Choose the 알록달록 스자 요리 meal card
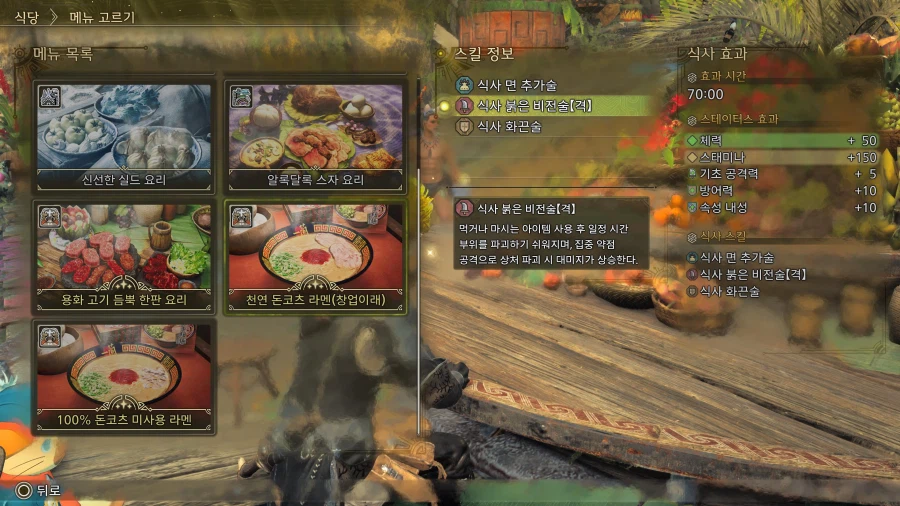The height and width of the screenshot is (506, 900). tap(316, 134)
